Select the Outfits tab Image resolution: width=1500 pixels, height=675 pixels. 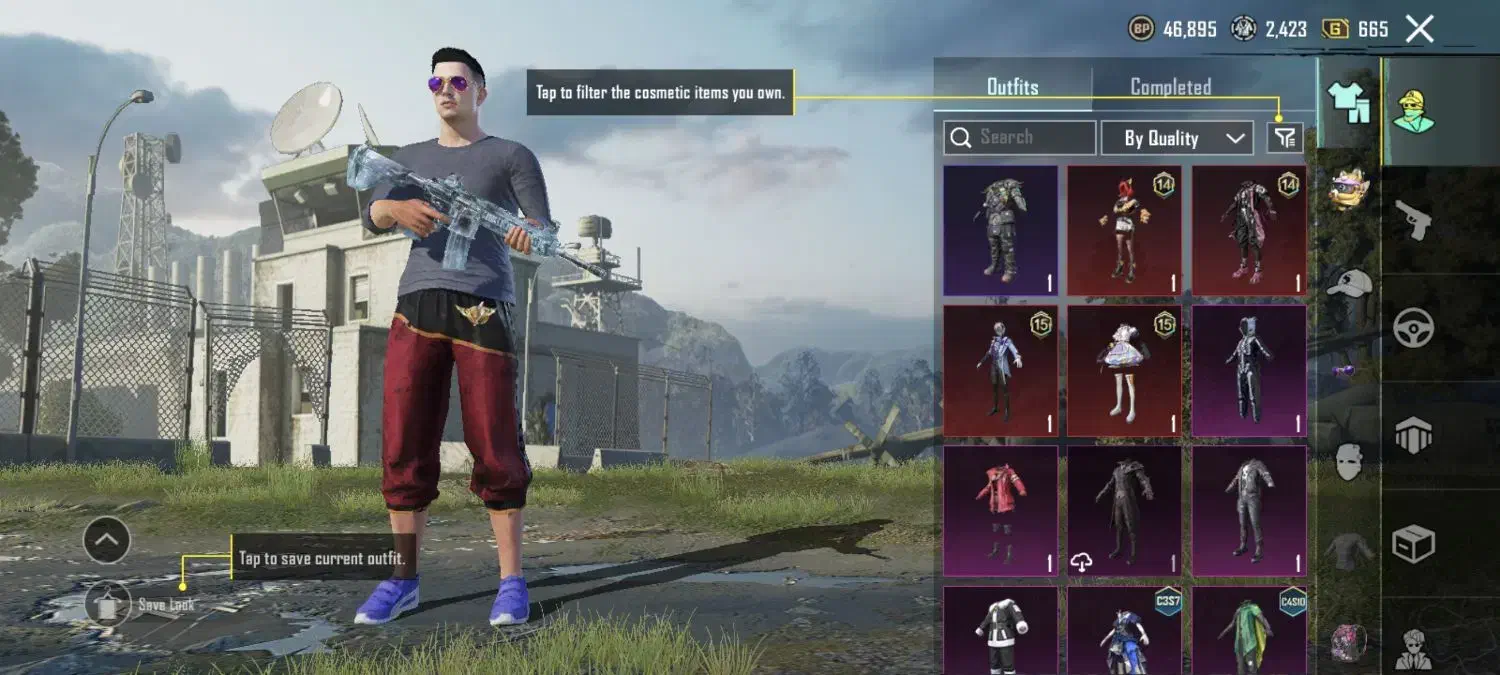click(x=1012, y=87)
